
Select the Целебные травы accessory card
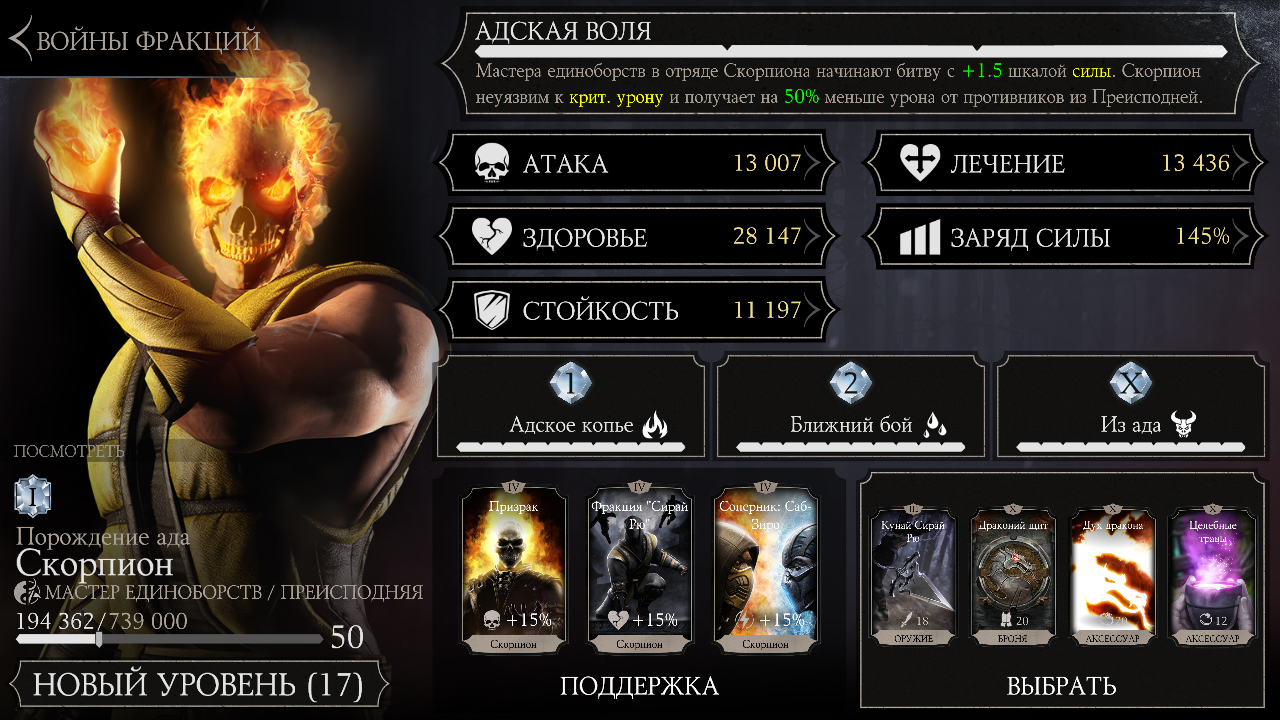(1212, 575)
